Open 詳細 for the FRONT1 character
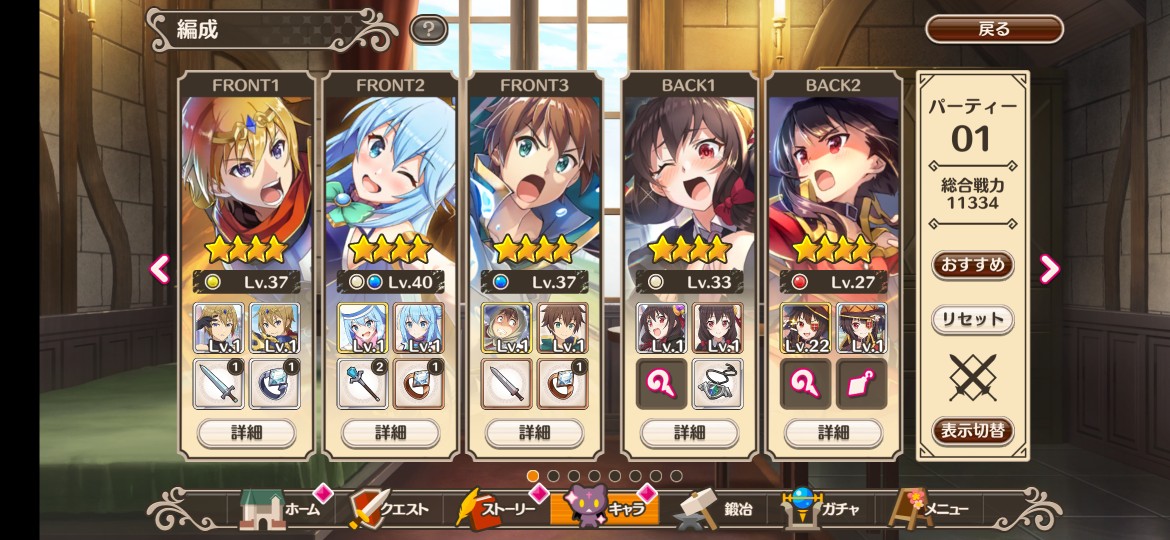This screenshot has width=1170, height=540. click(x=246, y=433)
